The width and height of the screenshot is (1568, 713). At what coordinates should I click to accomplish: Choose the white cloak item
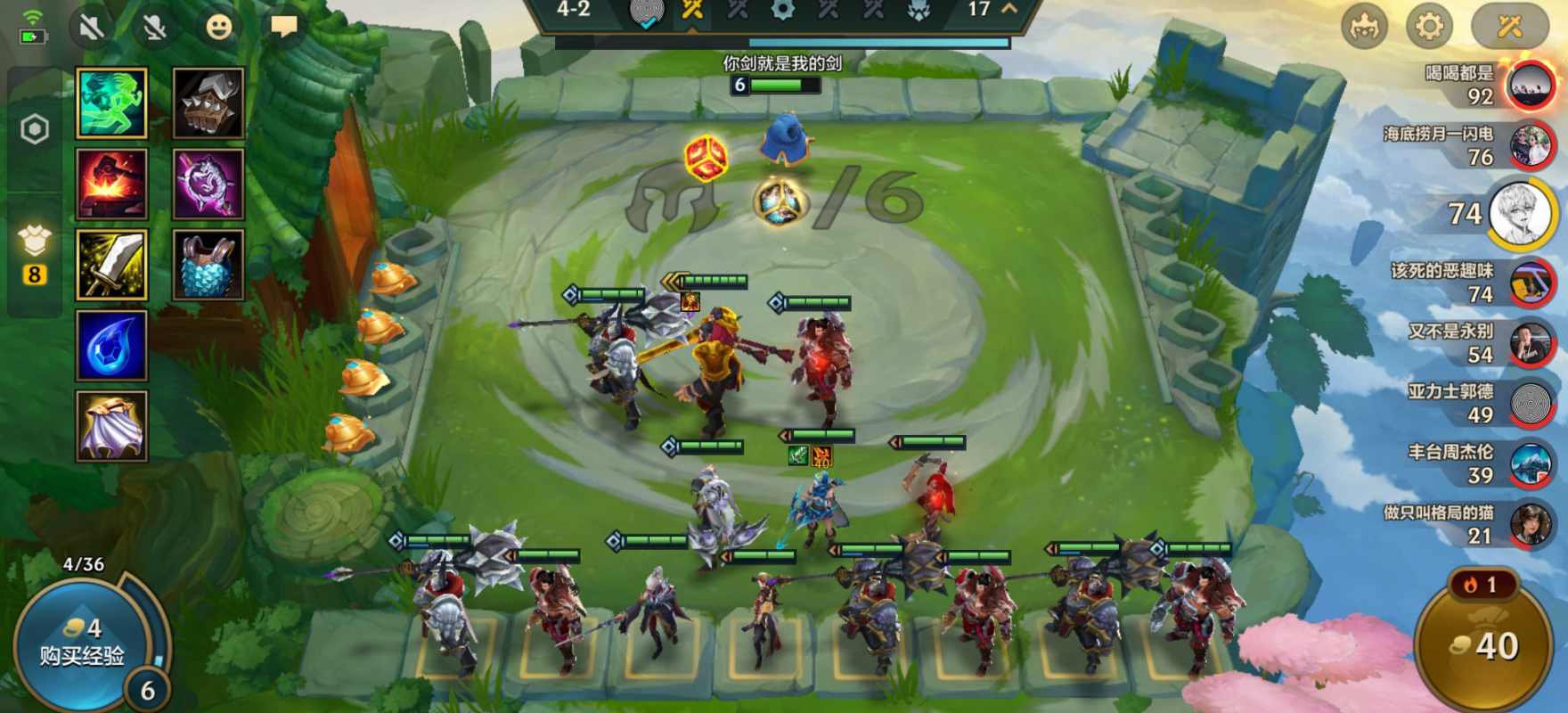pos(111,426)
